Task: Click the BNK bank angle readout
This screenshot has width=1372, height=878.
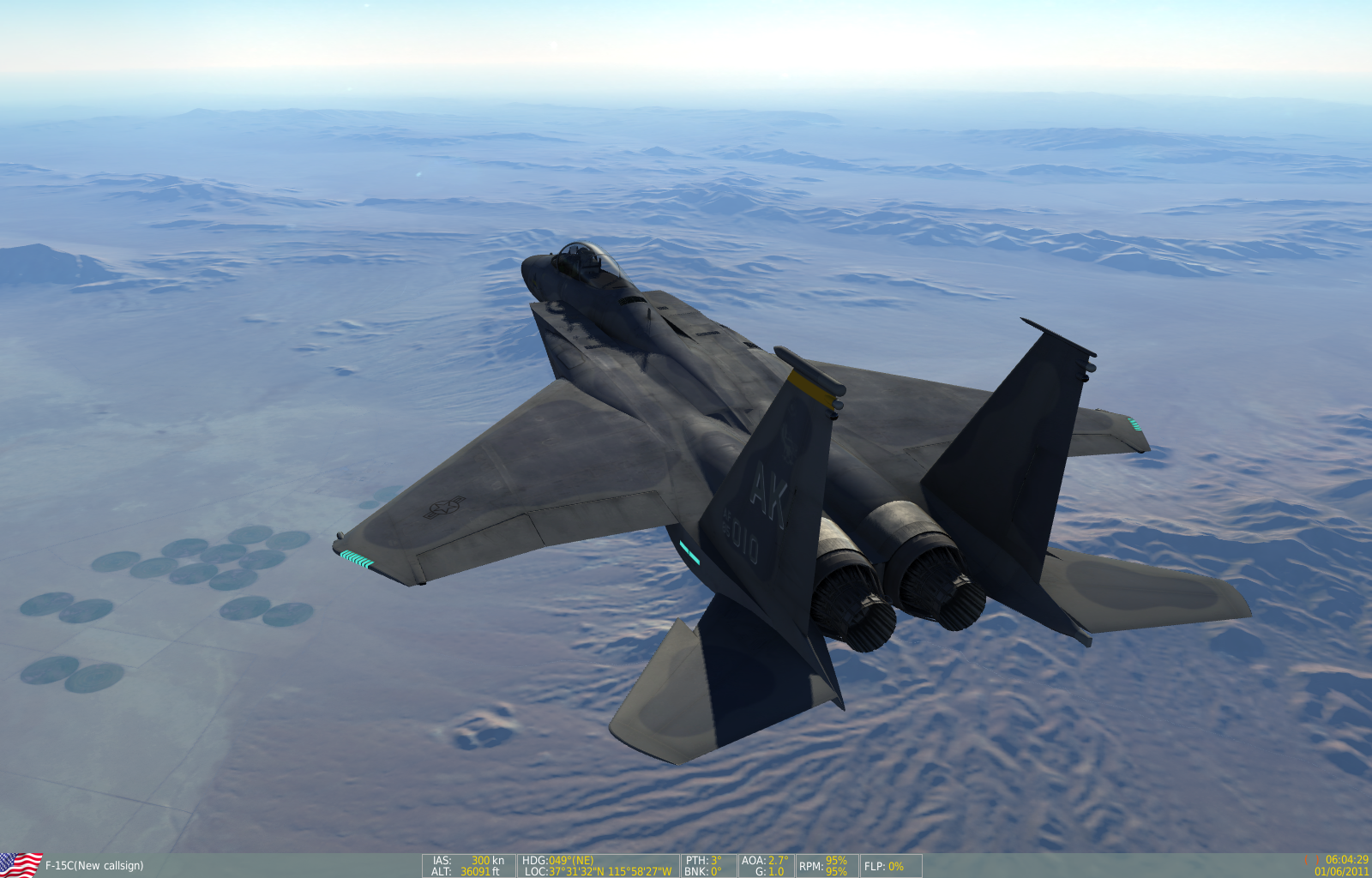Action: [x=703, y=872]
